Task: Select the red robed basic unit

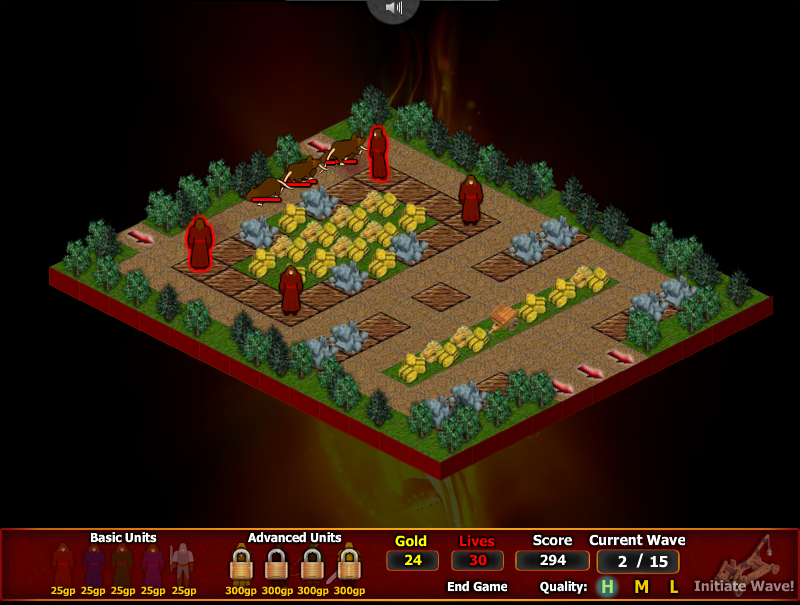Action: (63, 565)
